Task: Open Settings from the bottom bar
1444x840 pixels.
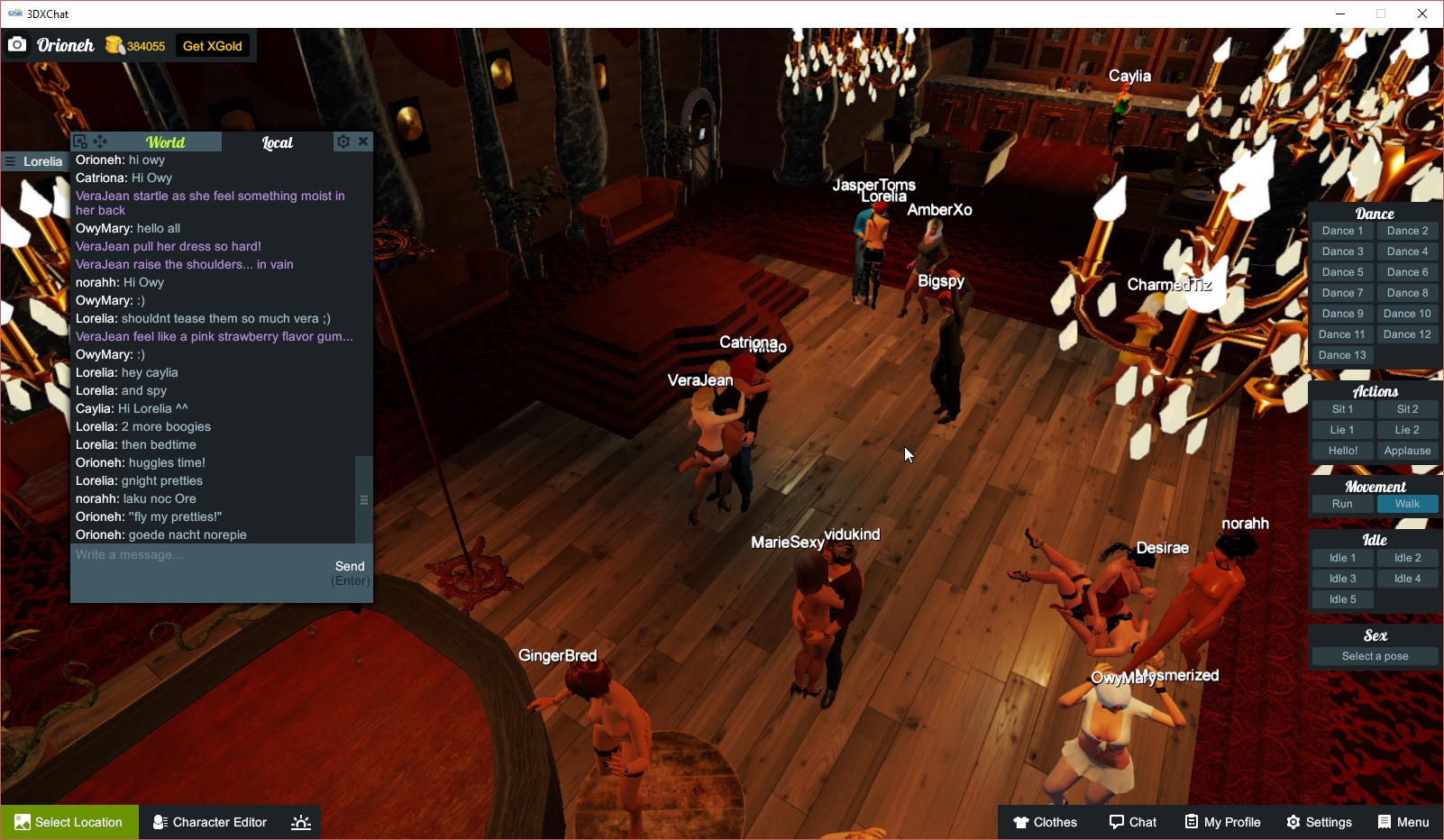Action: point(1319,822)
